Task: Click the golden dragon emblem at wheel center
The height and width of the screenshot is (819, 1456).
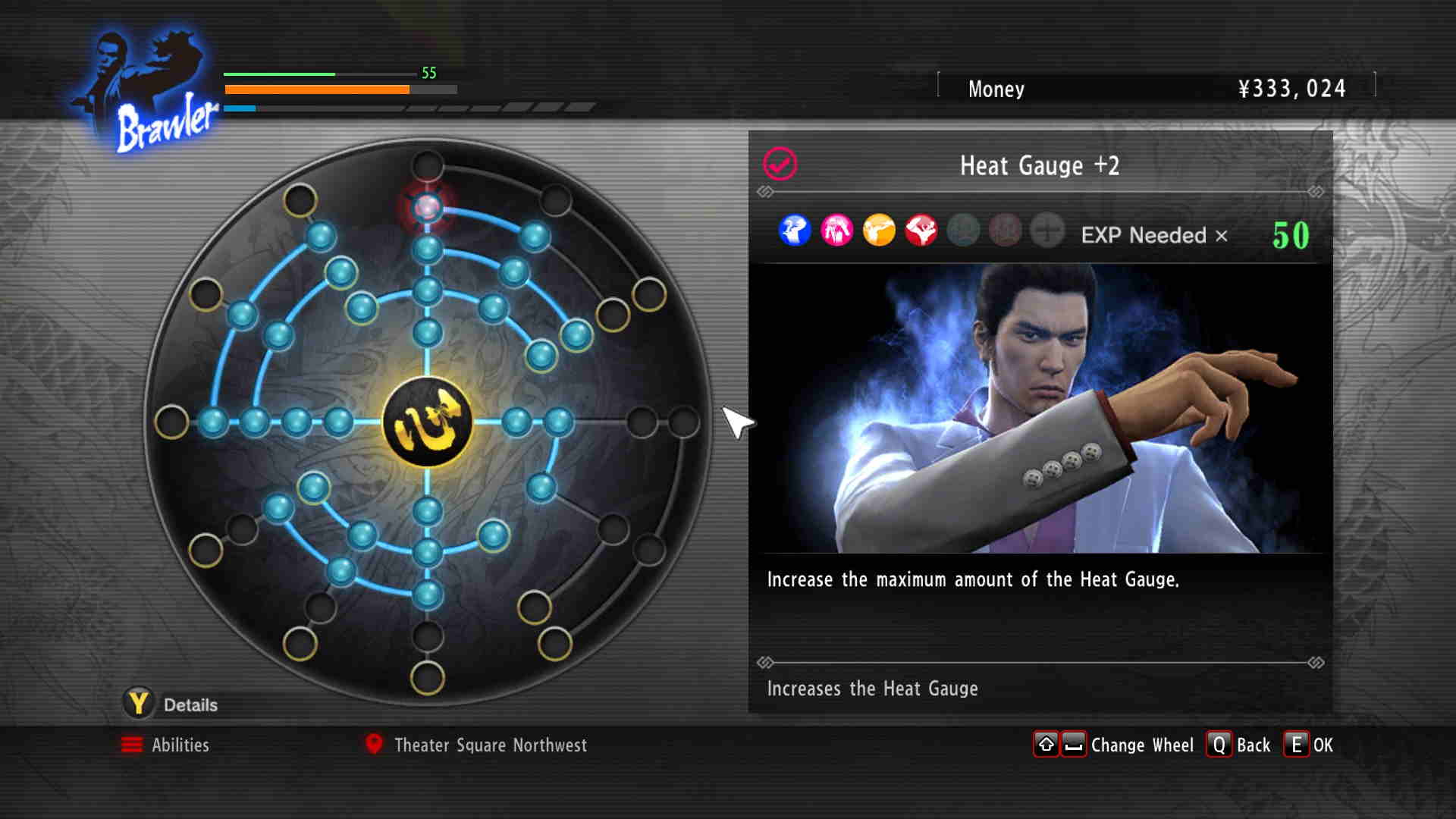Action: click(x=427, y=422)
